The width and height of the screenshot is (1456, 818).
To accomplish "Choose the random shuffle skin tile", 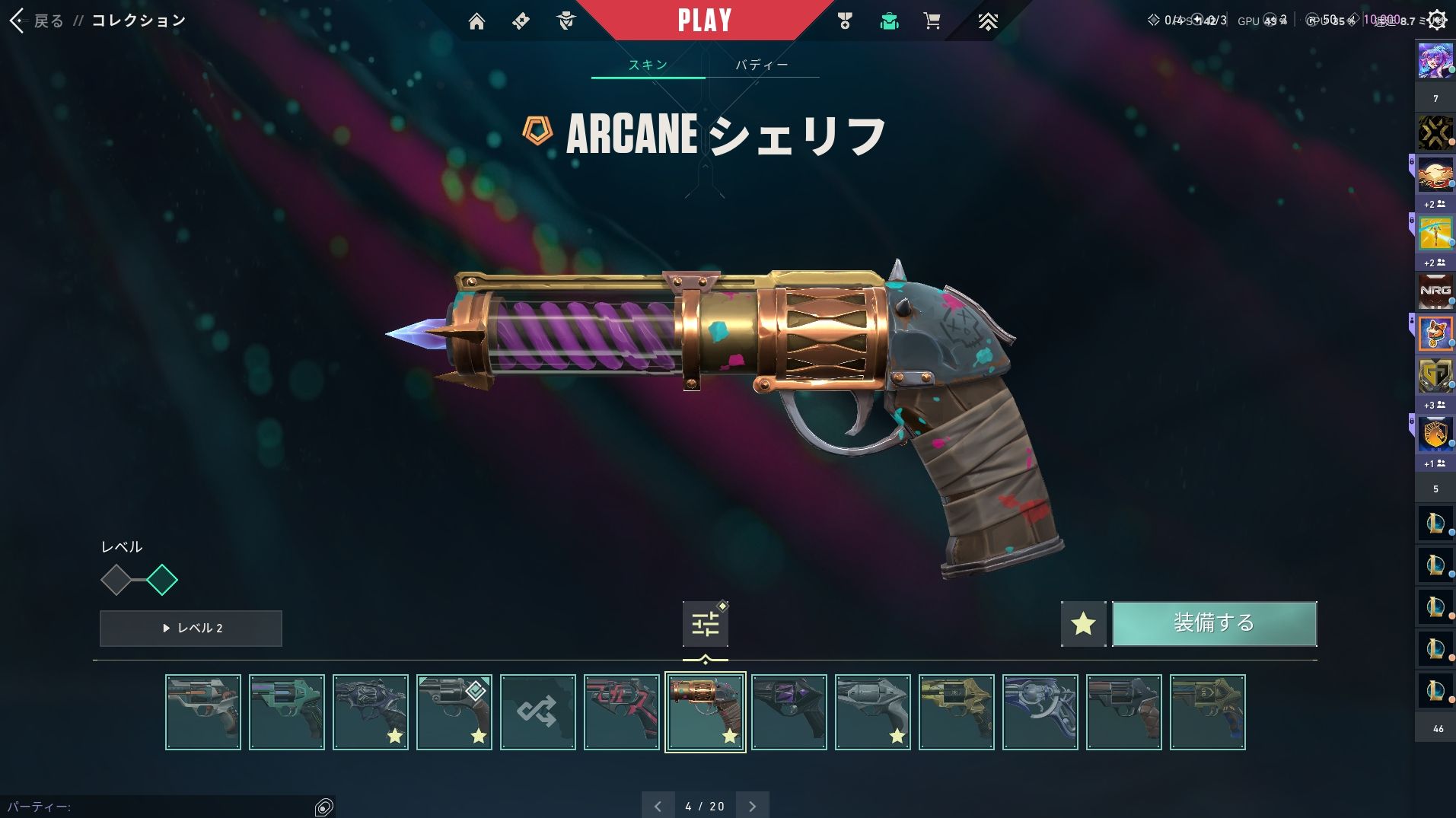I will (537, 712).
